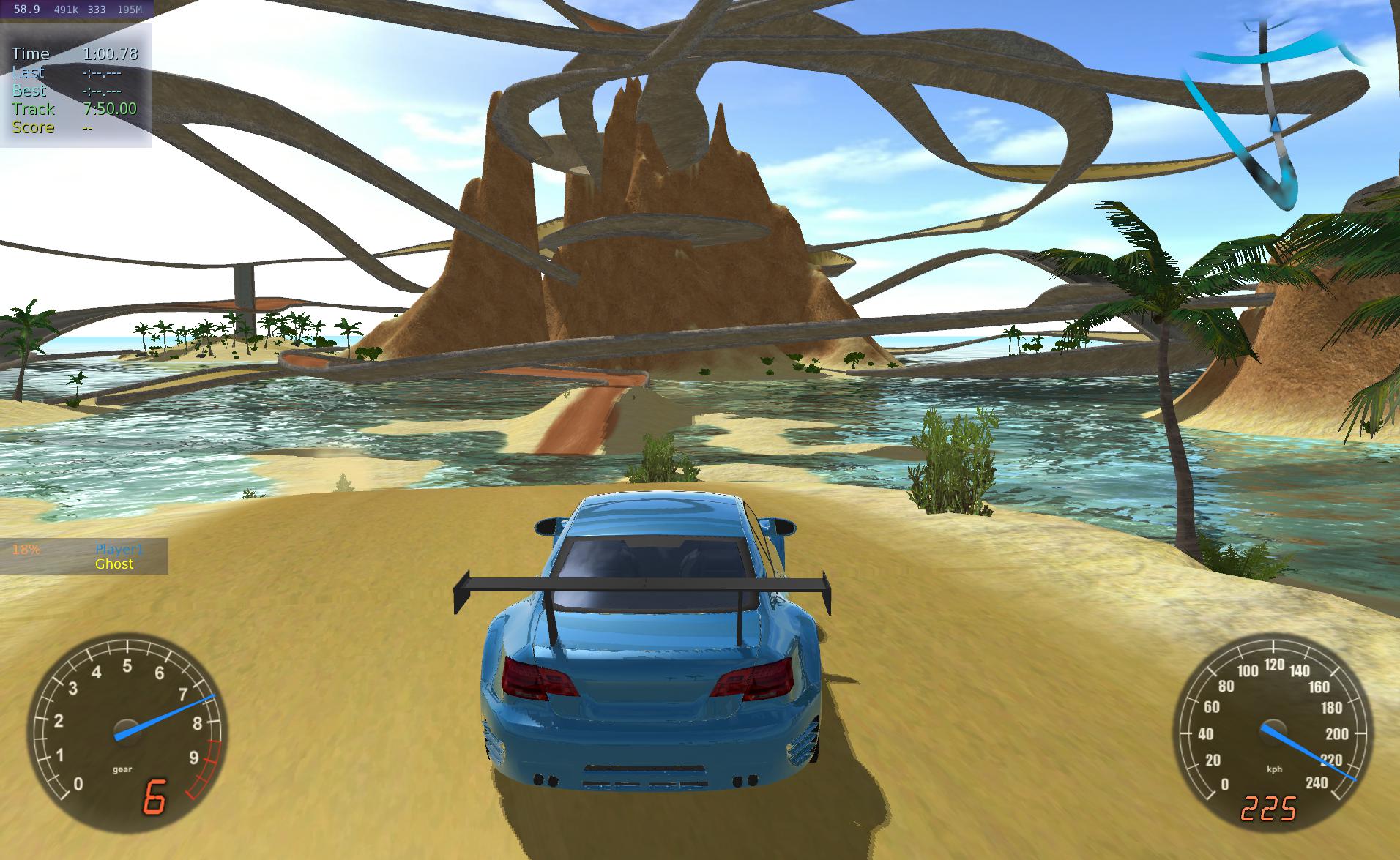Select the standings panel header
1400x860 pixels.
pyautogui.click(x=84, y=549)
